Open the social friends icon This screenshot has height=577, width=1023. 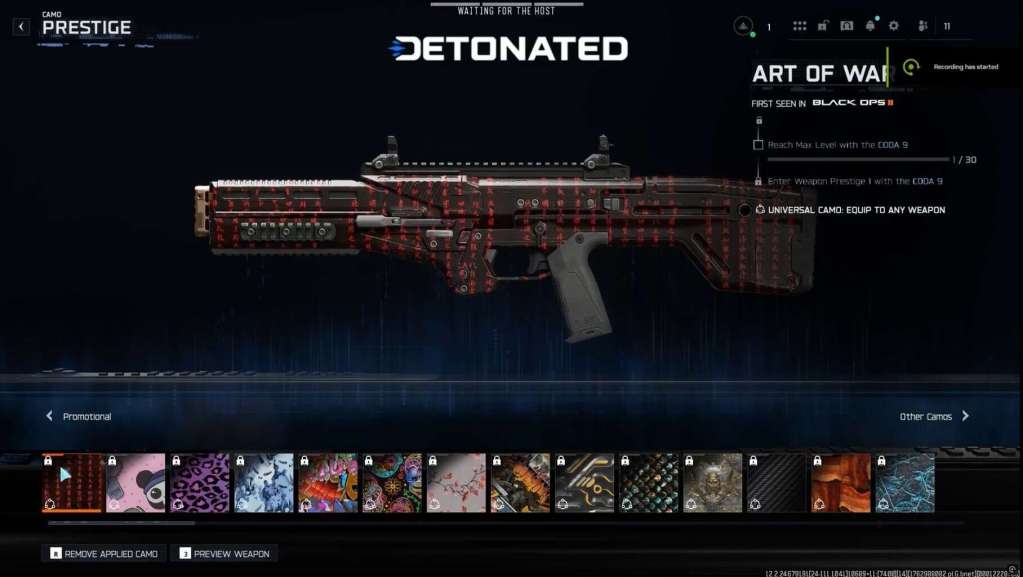pyautogui.click(x=923, y=26)
